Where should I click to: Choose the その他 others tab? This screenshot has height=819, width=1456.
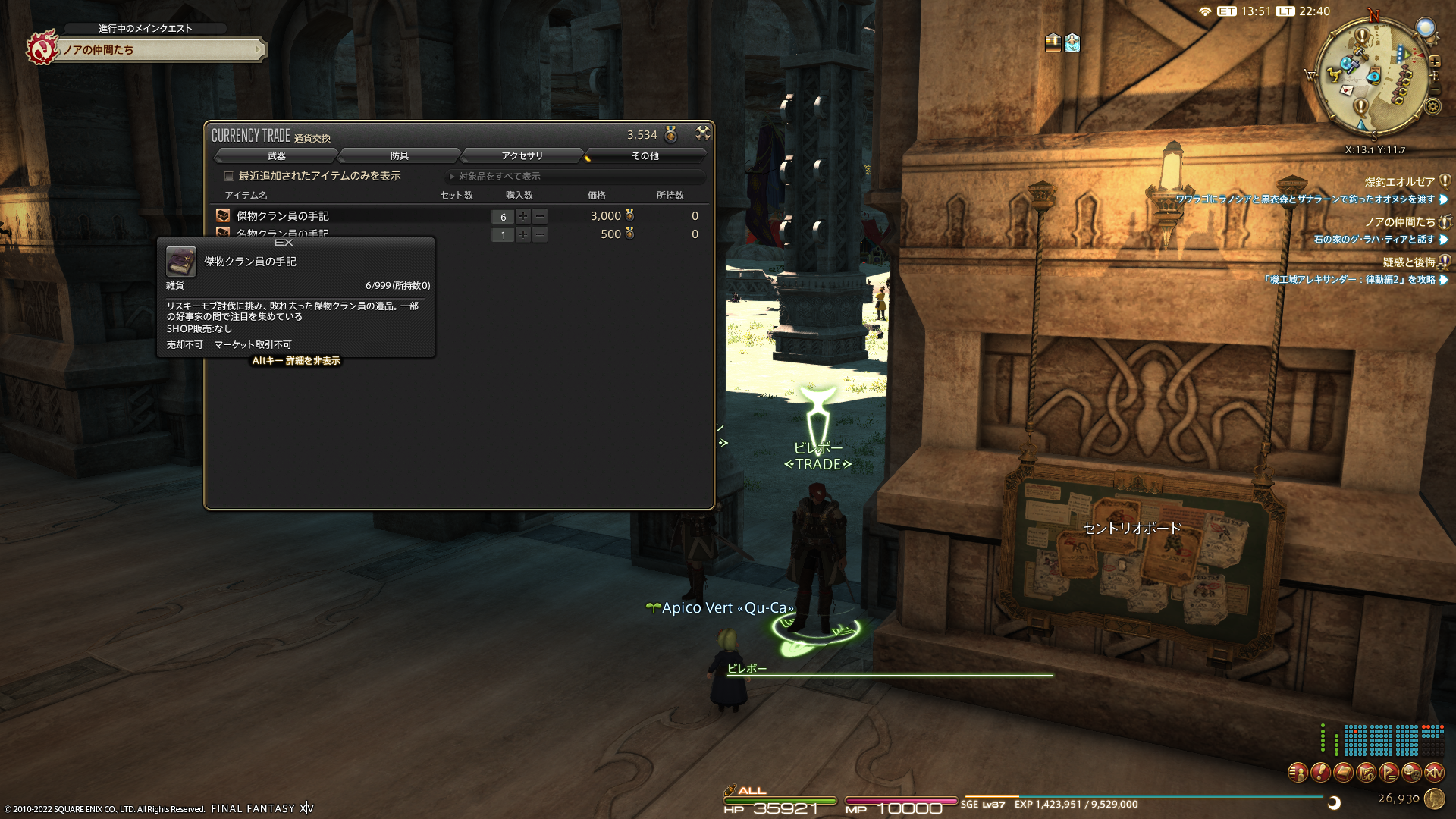point(645,155)
